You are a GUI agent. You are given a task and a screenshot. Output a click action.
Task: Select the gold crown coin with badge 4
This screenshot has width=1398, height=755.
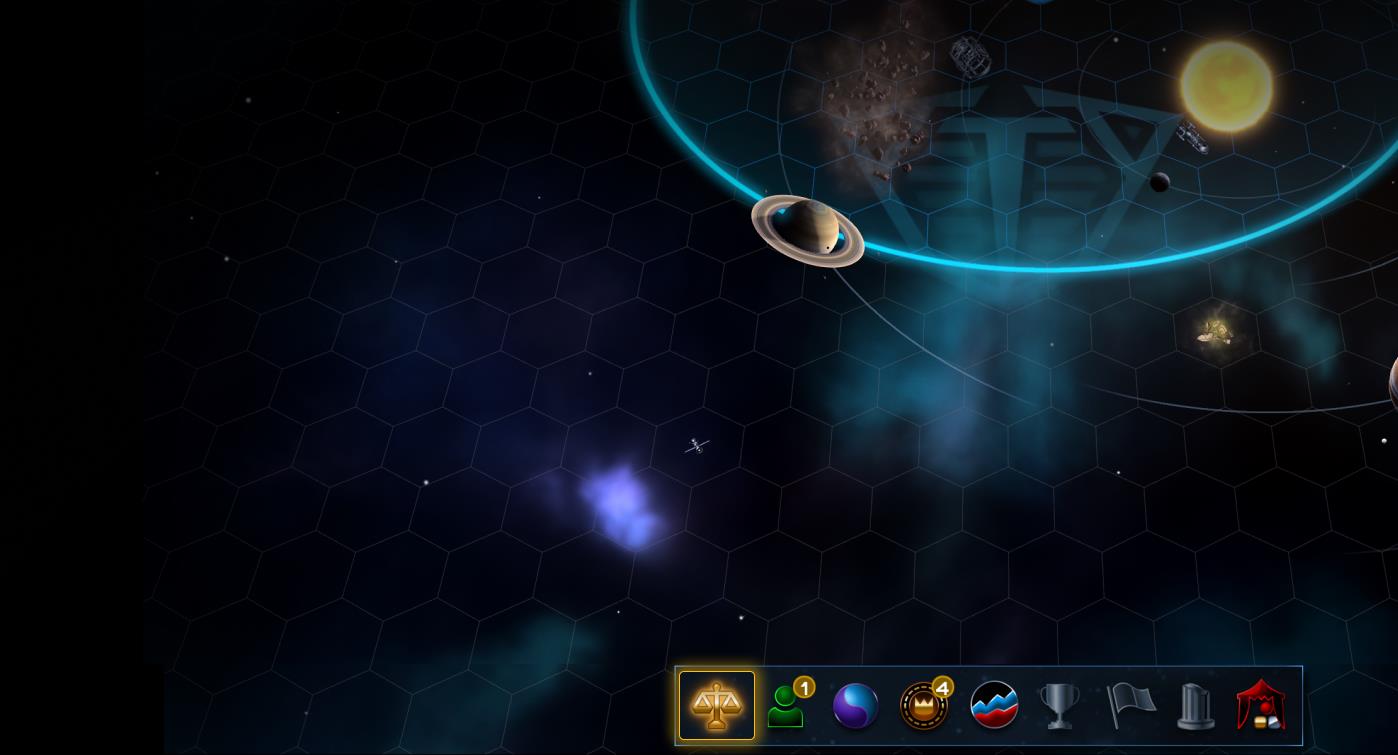tap(924, 706)
